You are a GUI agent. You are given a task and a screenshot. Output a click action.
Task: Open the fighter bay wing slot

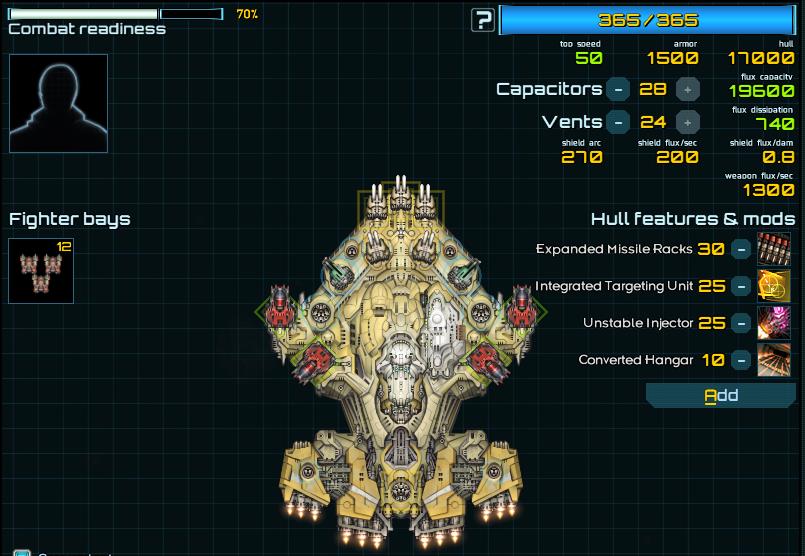coord(41,271)
